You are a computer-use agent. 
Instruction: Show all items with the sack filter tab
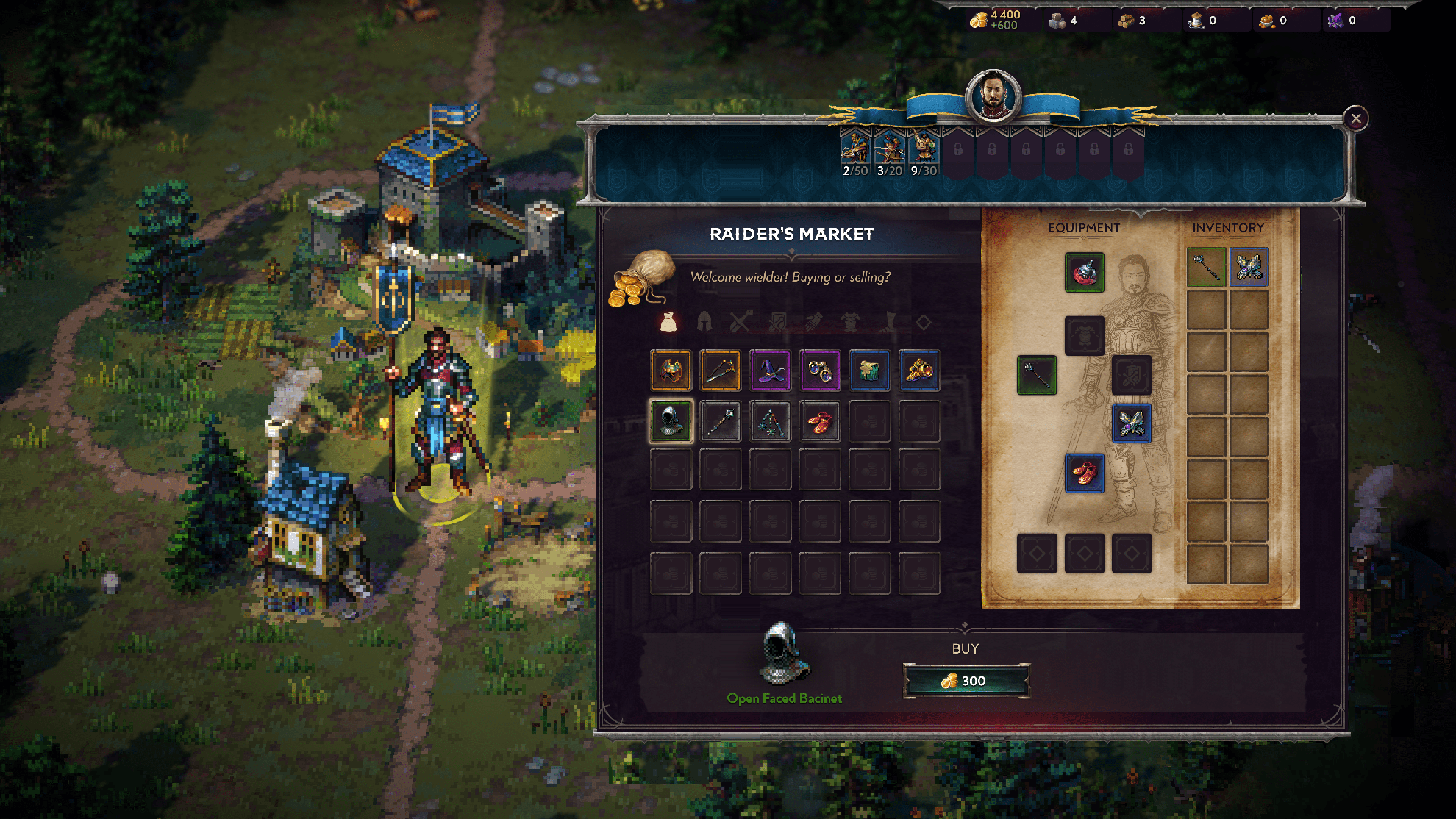pos(668,321)
